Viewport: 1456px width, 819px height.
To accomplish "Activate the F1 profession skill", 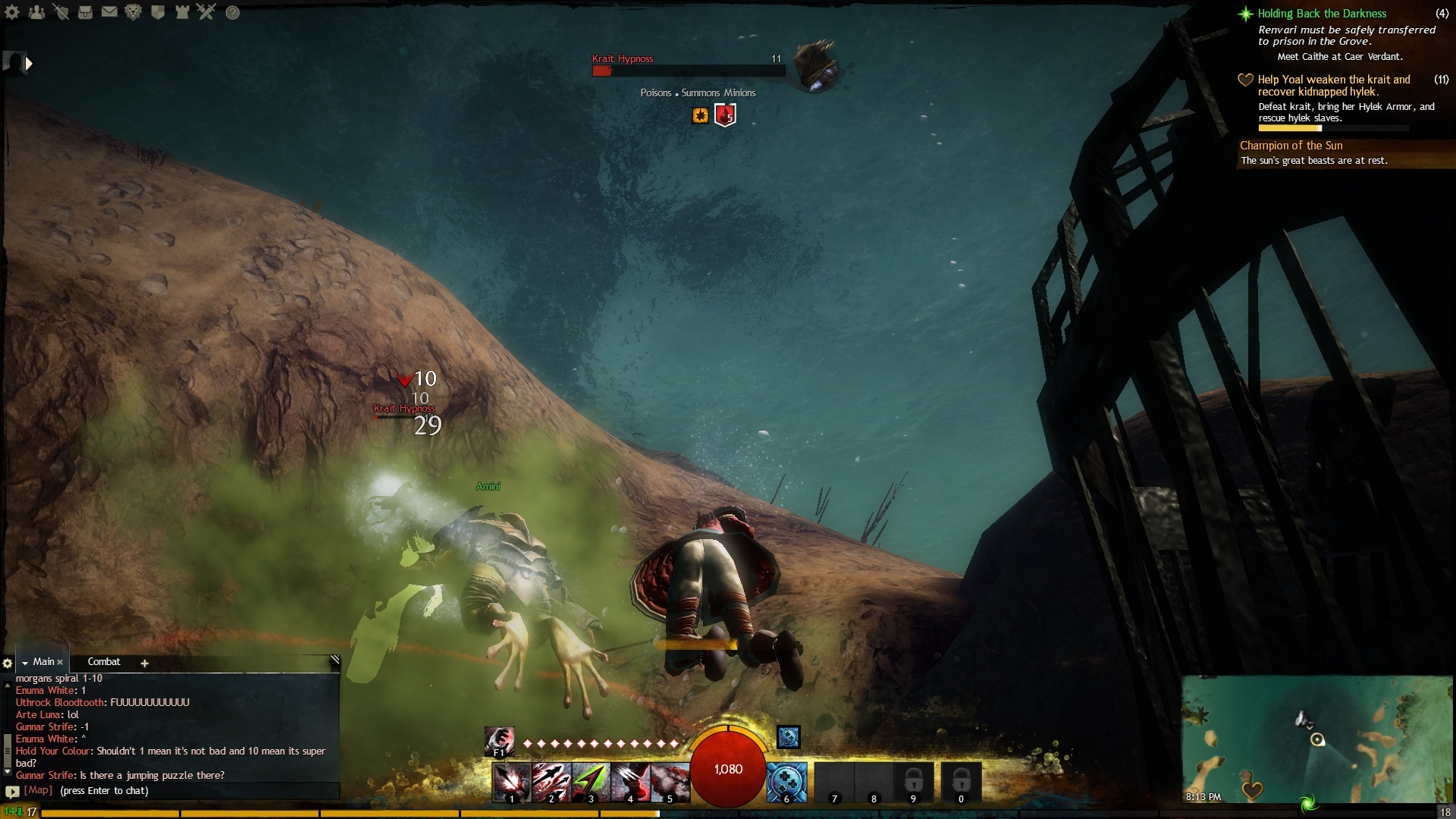I will tap(499, 742).
